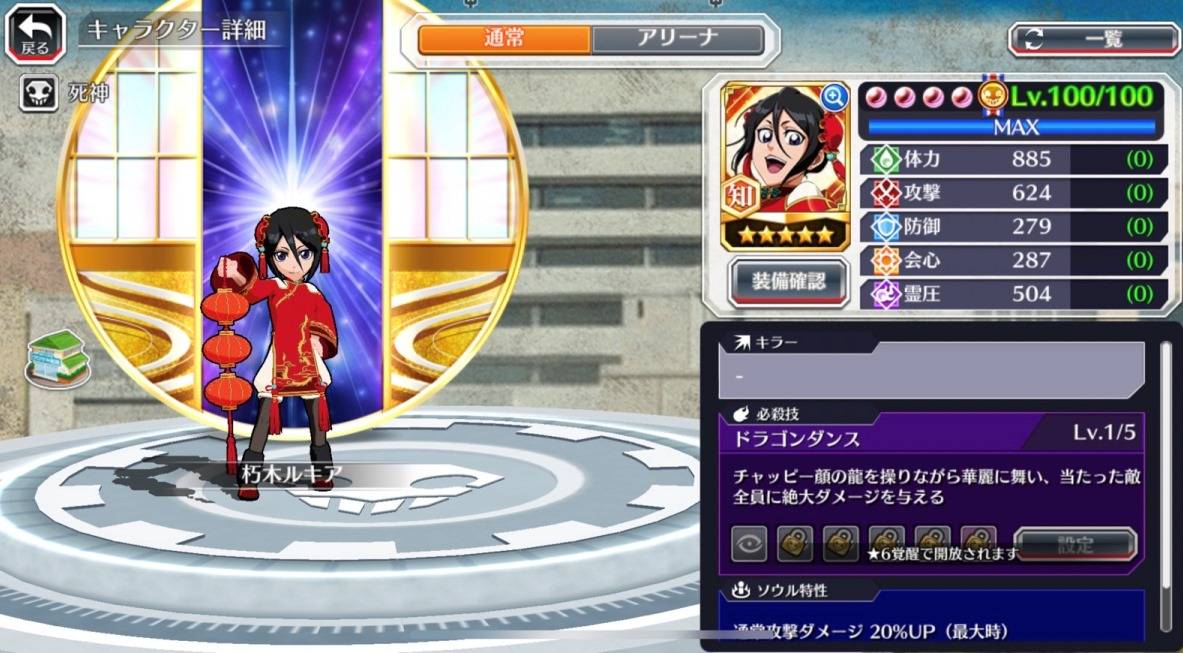Preview special move with eye icon

coord(749,544)
